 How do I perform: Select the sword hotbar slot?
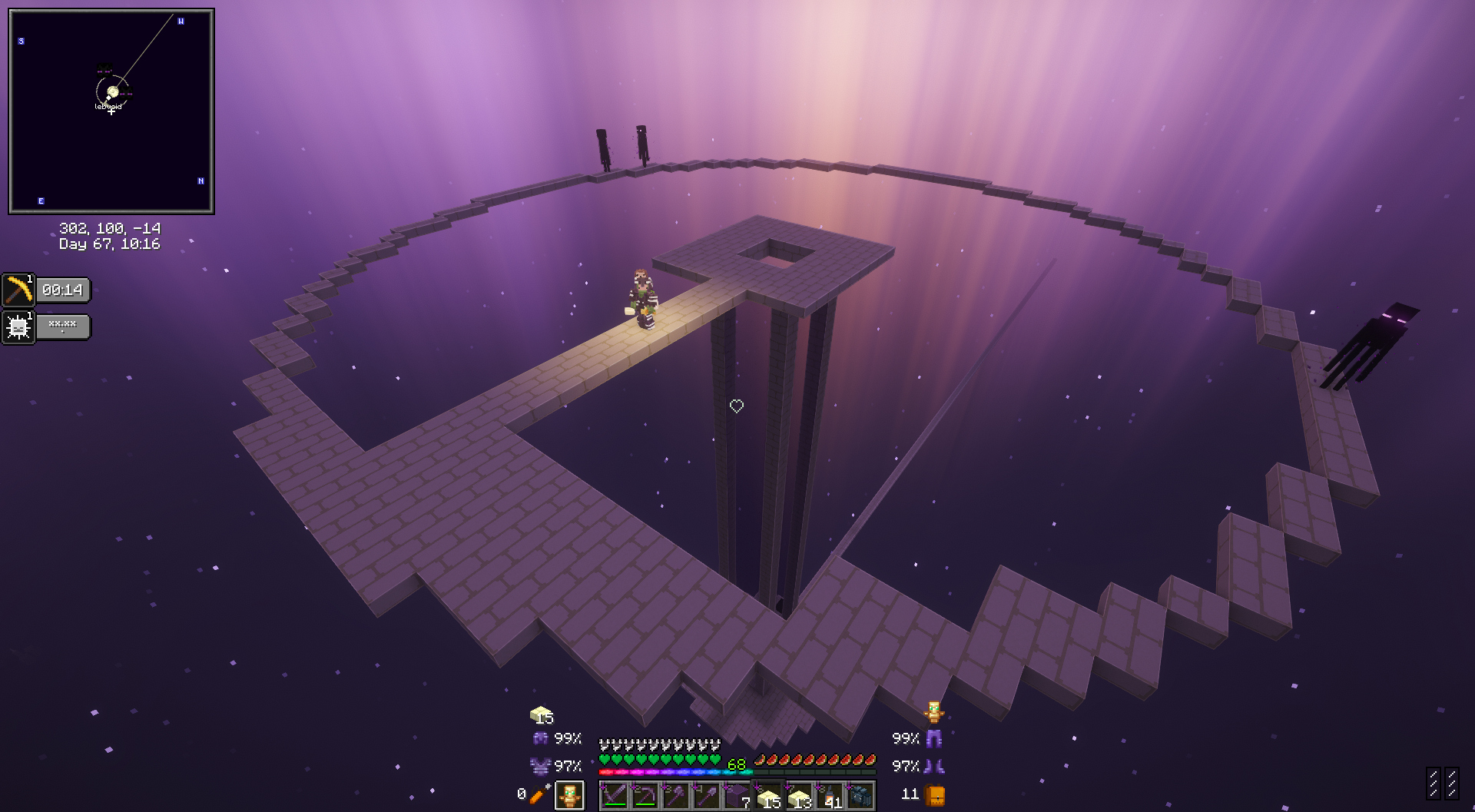coord(614,796)
